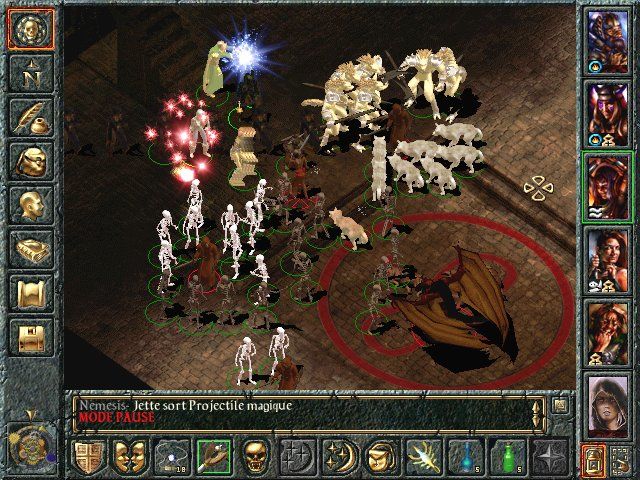Select the dark-haired woman portrait, fourth down
640x480 pixels.
click(x=607, y=258)
